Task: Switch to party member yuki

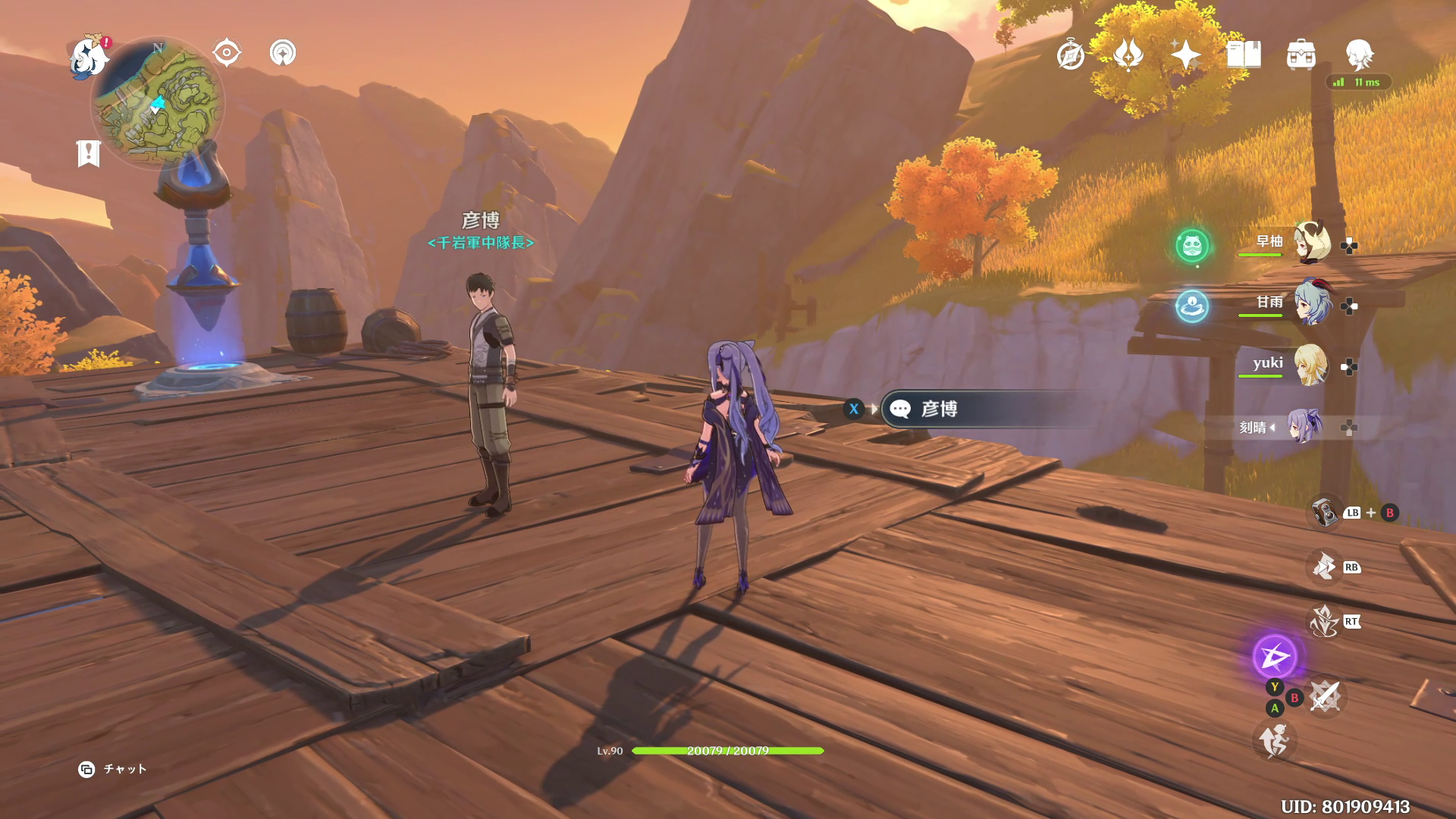Action: pyautogui.click(x=1310, y=366)
